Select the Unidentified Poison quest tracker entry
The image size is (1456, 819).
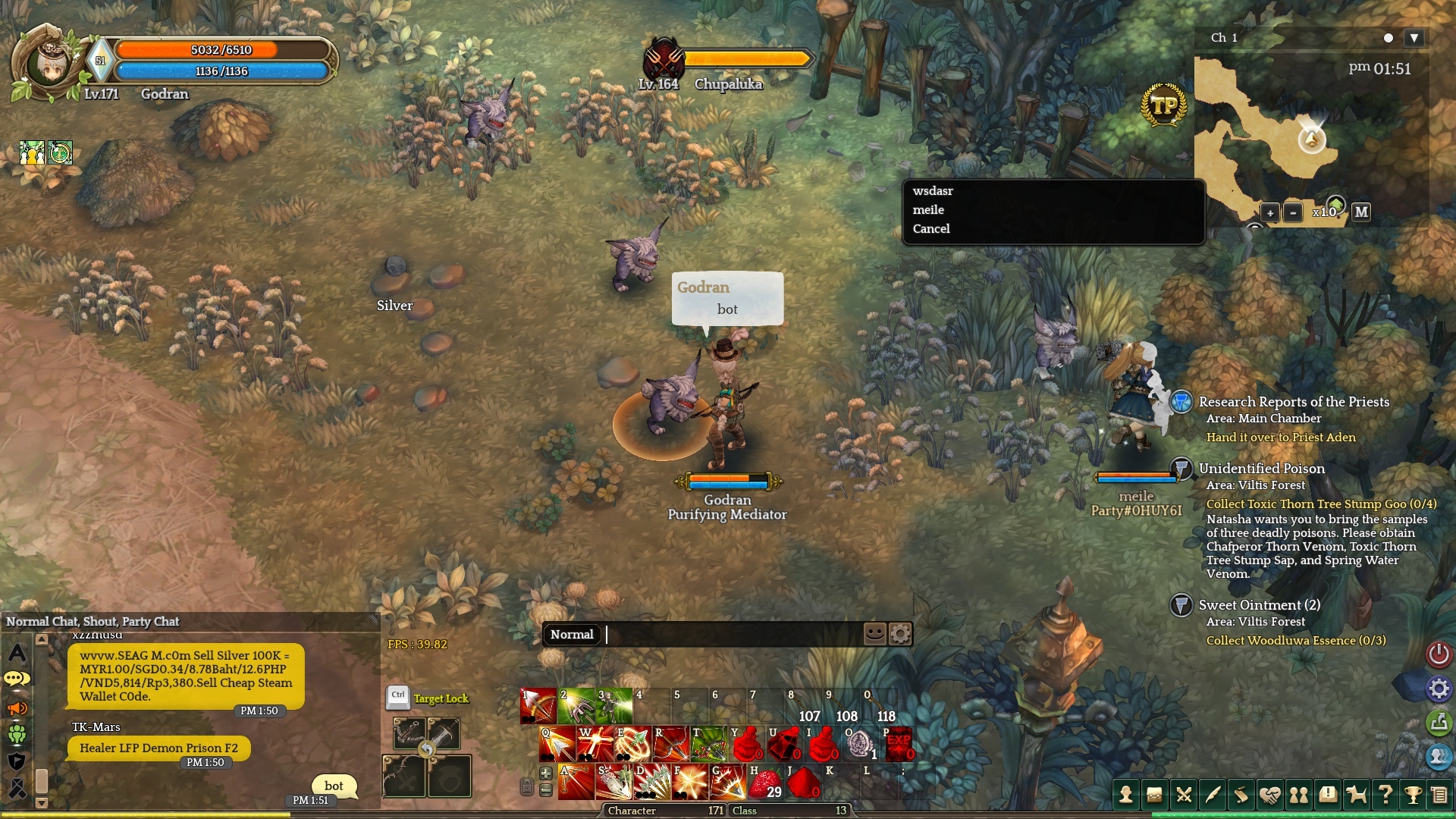(x=1261, y=469)
